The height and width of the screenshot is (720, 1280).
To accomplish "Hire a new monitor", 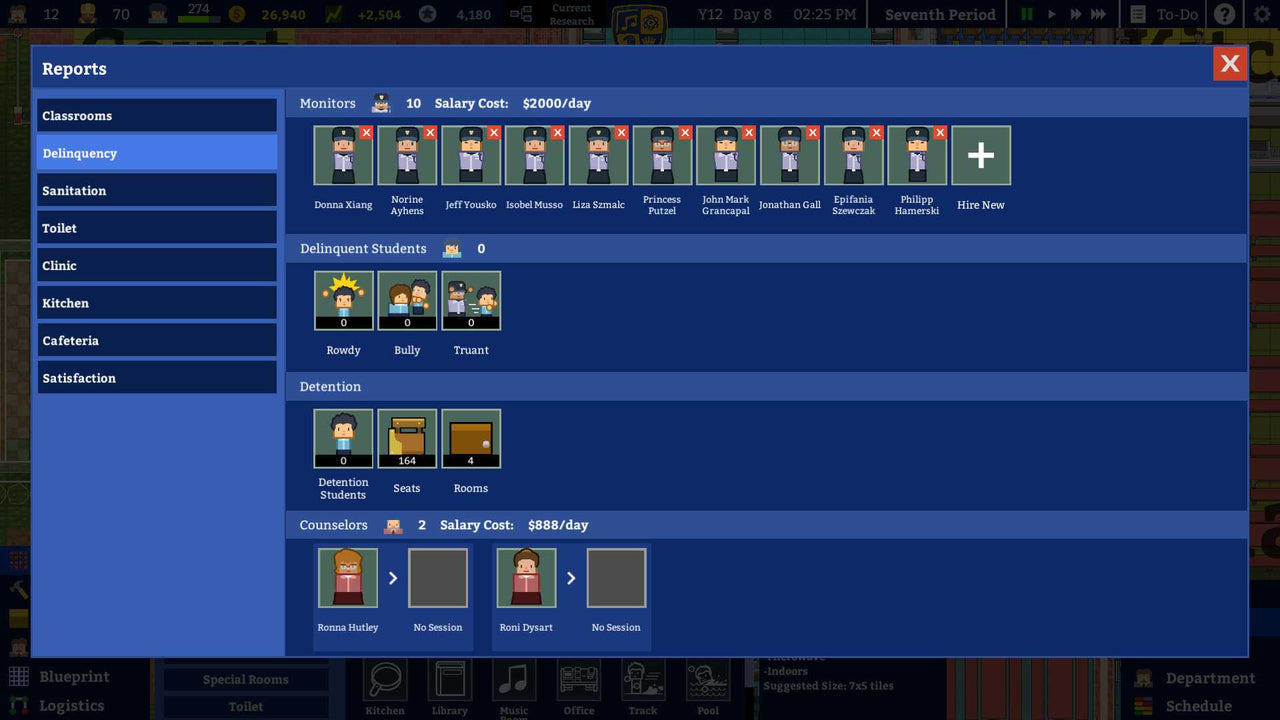I will click(980, 155).
